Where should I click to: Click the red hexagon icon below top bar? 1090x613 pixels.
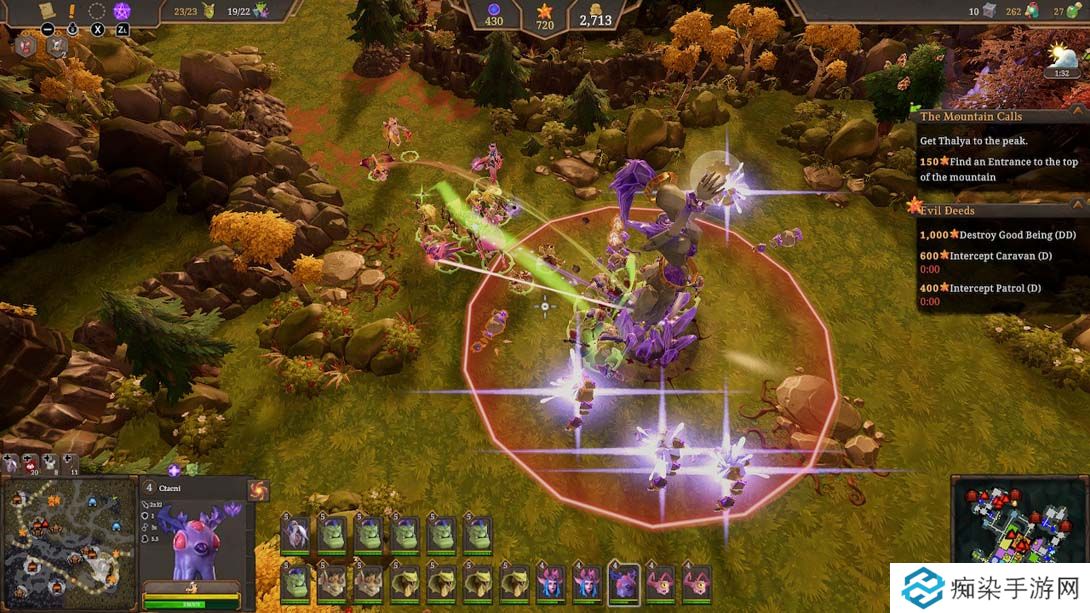[26, 45]
